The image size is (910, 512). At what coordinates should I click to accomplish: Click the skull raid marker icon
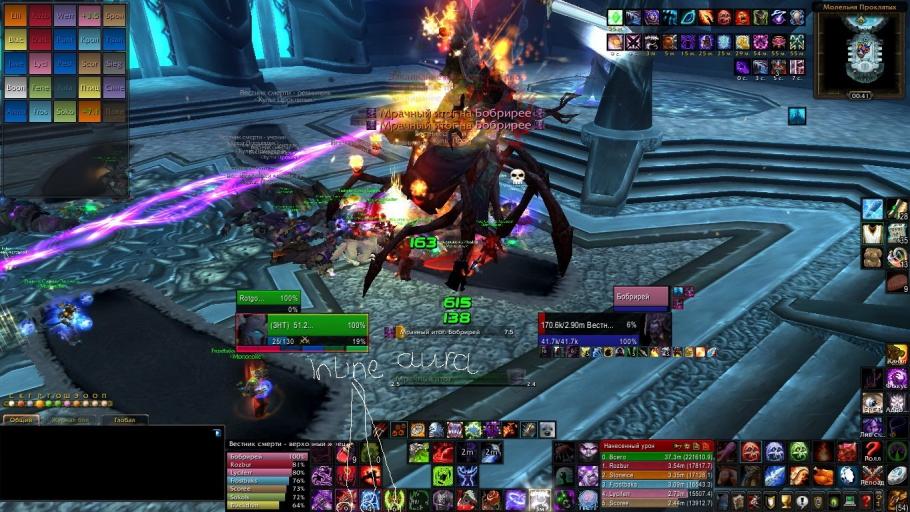[518, 177]
